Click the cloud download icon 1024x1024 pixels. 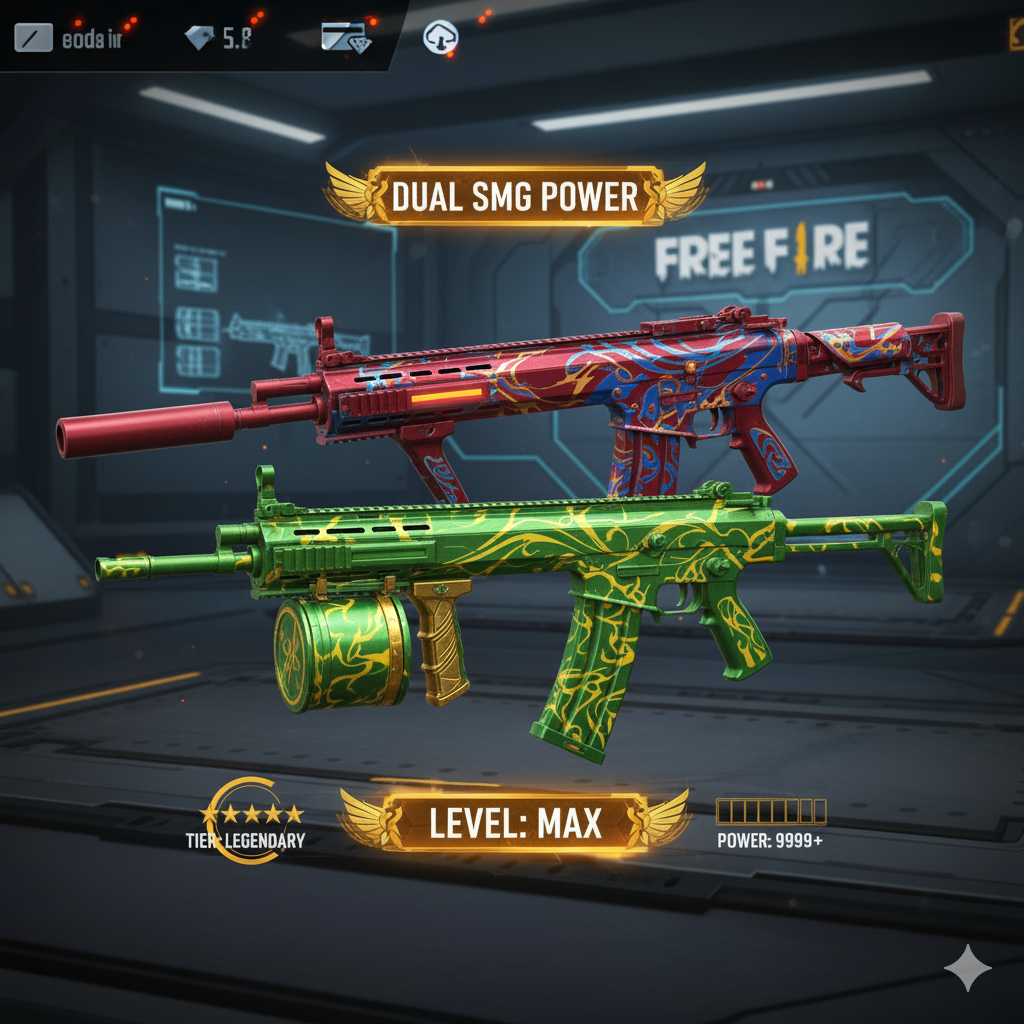(440, 37)
